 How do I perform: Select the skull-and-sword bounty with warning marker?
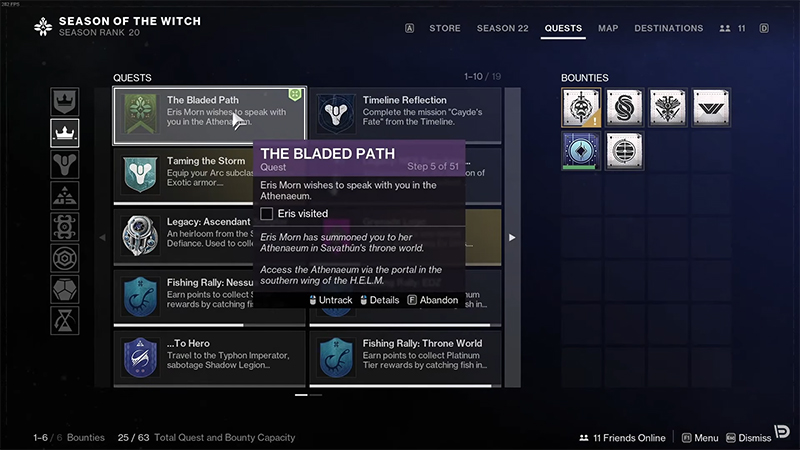coord(581,108)
